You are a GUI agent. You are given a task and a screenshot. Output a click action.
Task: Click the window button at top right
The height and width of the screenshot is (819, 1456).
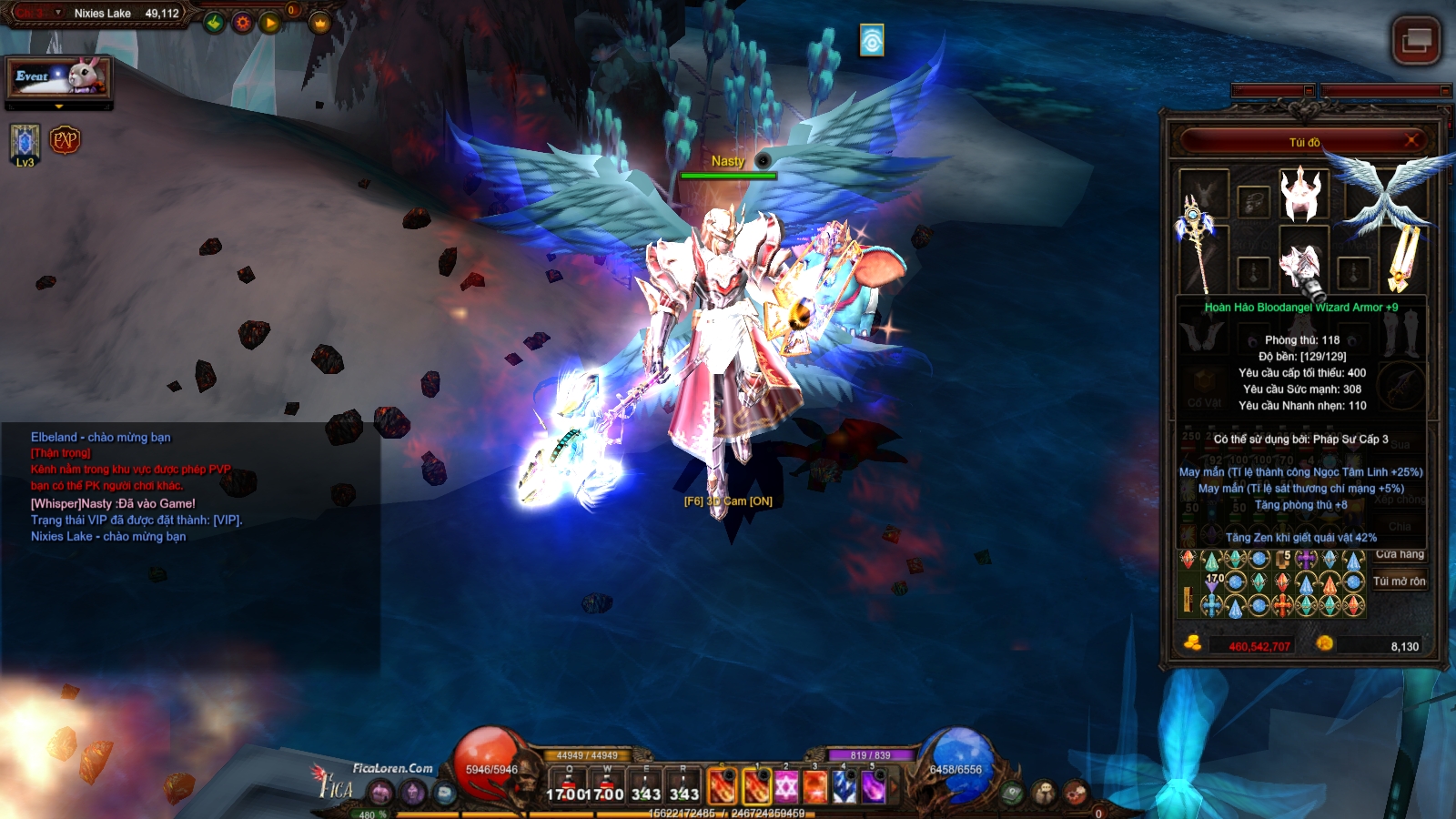[1416, 40]
